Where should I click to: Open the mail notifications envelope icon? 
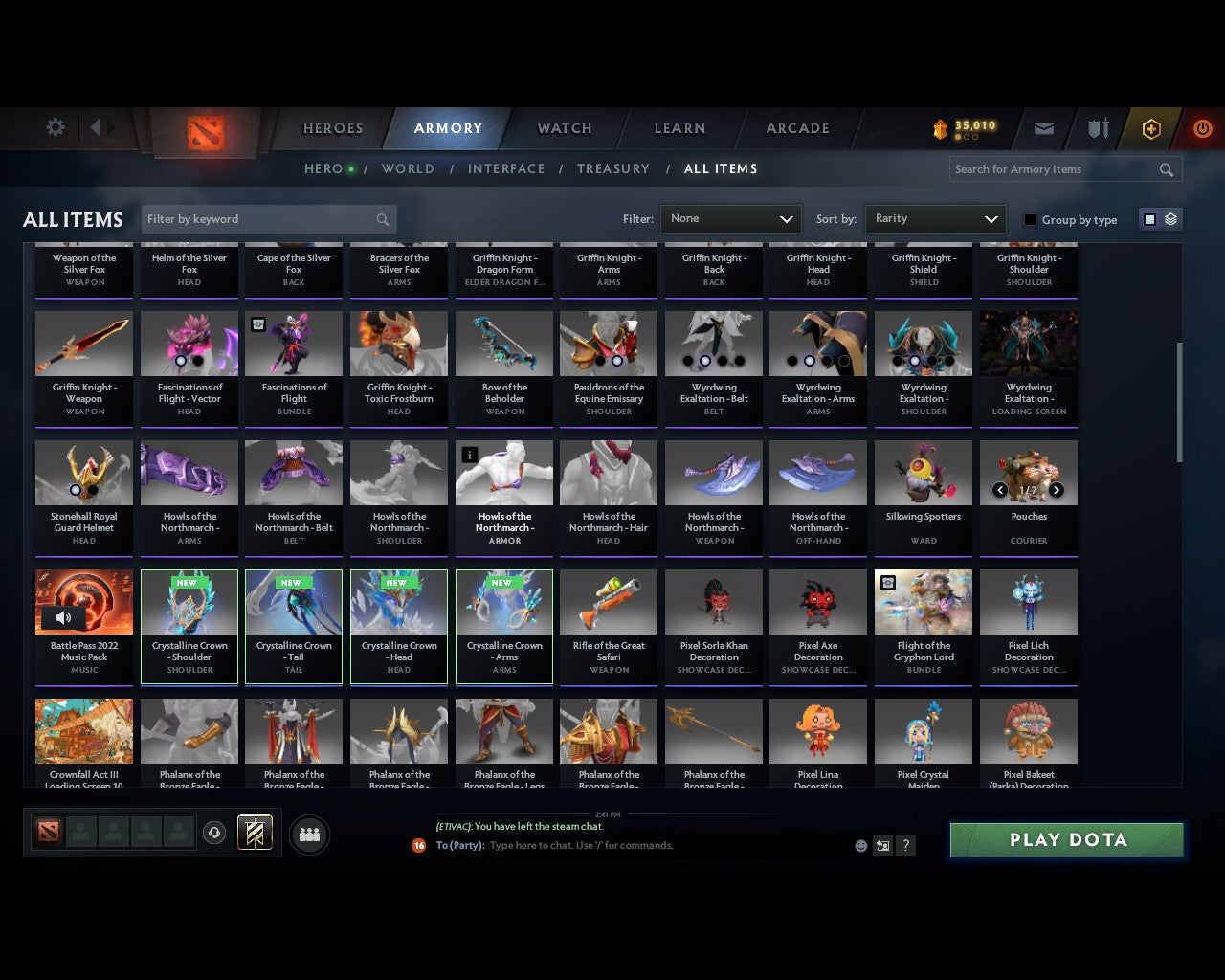click(1043, 128)
